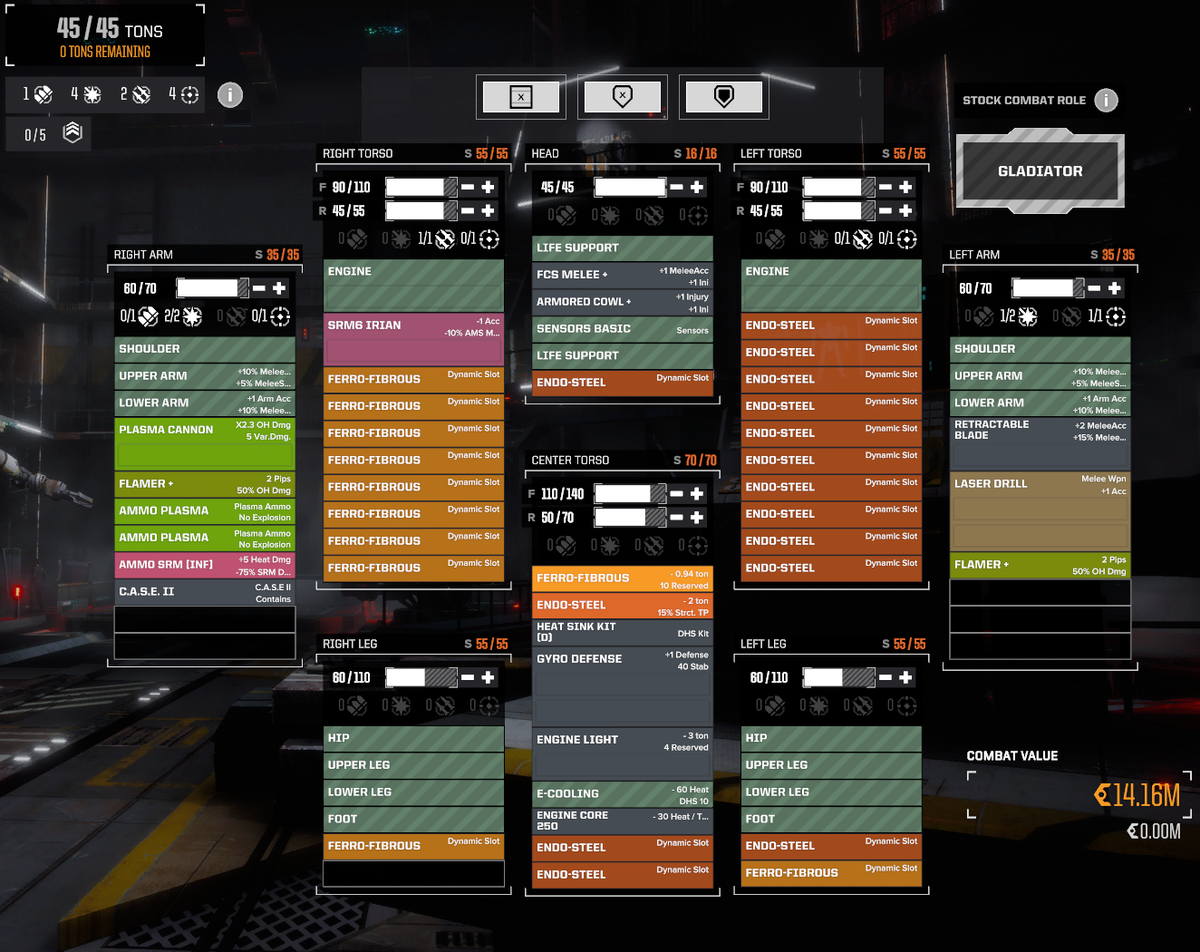Open the stock combat role info icon
The image size is (1200, 952).
coord(1105,100)
